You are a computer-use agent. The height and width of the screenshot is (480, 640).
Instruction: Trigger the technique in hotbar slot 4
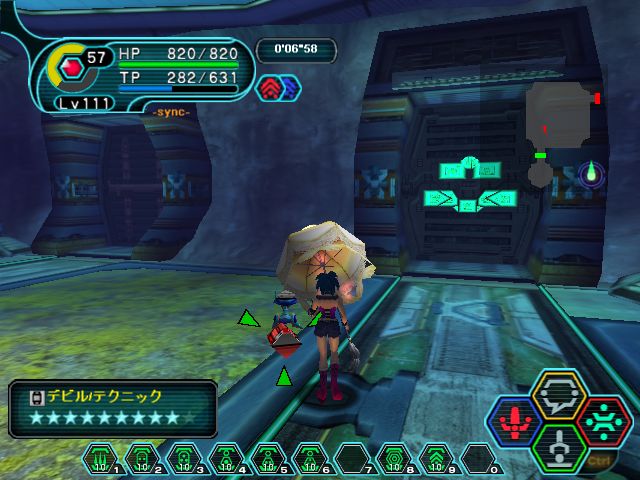tap(227, 458)
